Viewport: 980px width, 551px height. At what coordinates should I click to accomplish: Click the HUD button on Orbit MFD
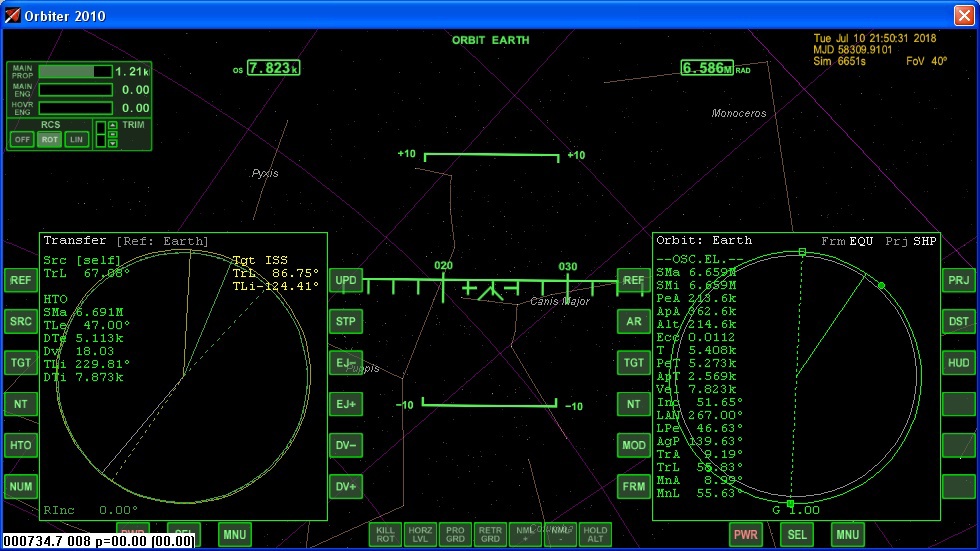959,364
